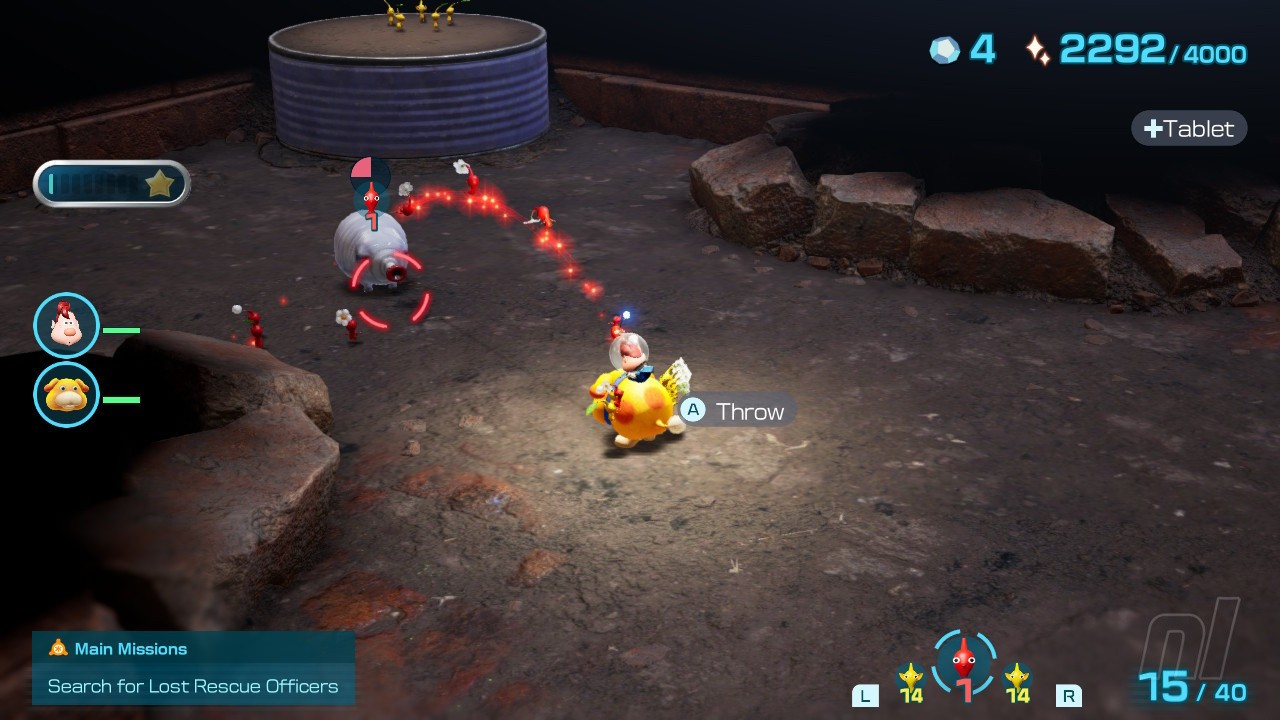Viewport: 1280px width, 720px height.
Task: Choose the Oatchi portrait icon
Action: 67,395
